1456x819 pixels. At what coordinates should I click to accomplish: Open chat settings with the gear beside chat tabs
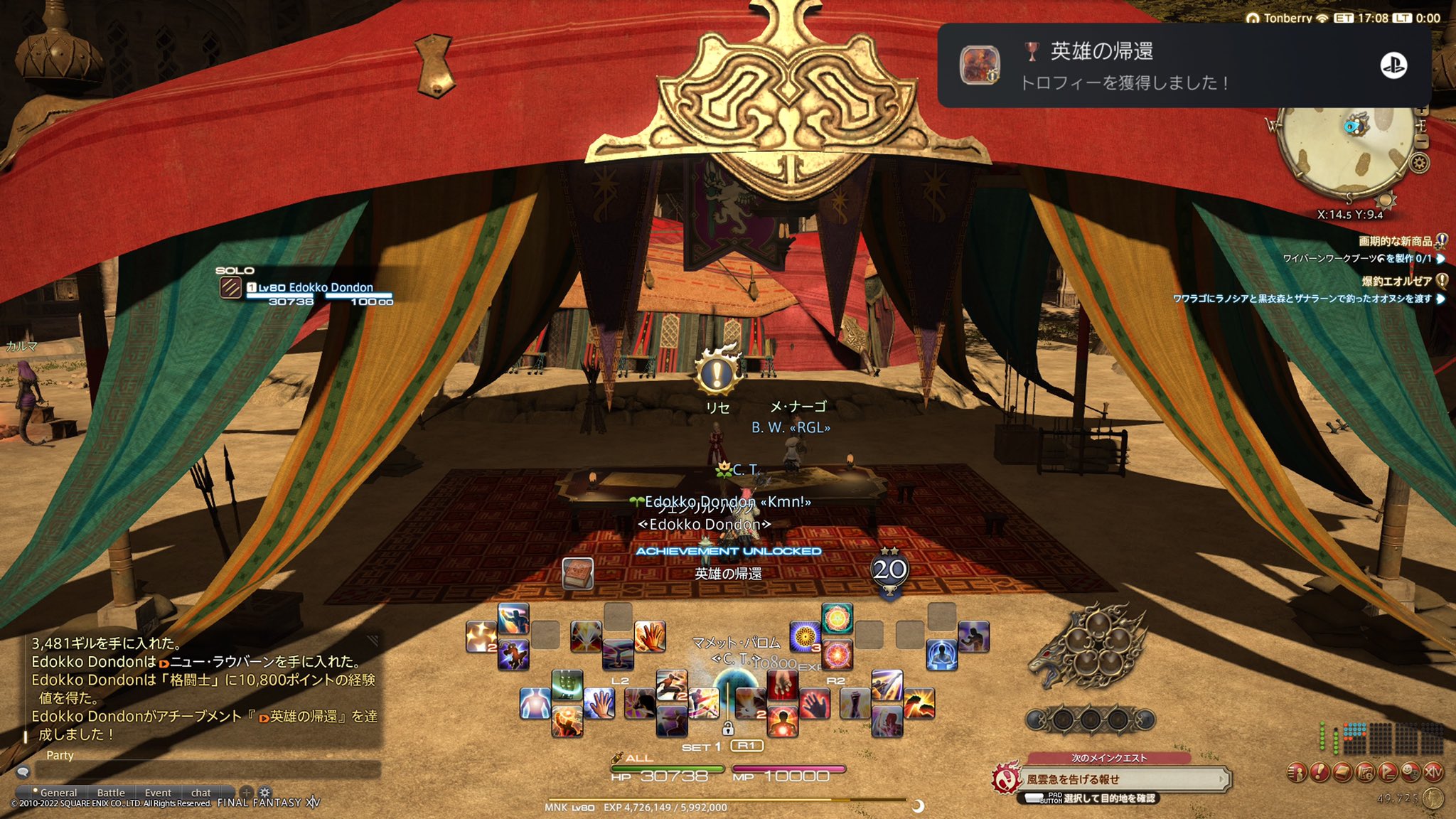pyautogui.click(x=264, y=793)
